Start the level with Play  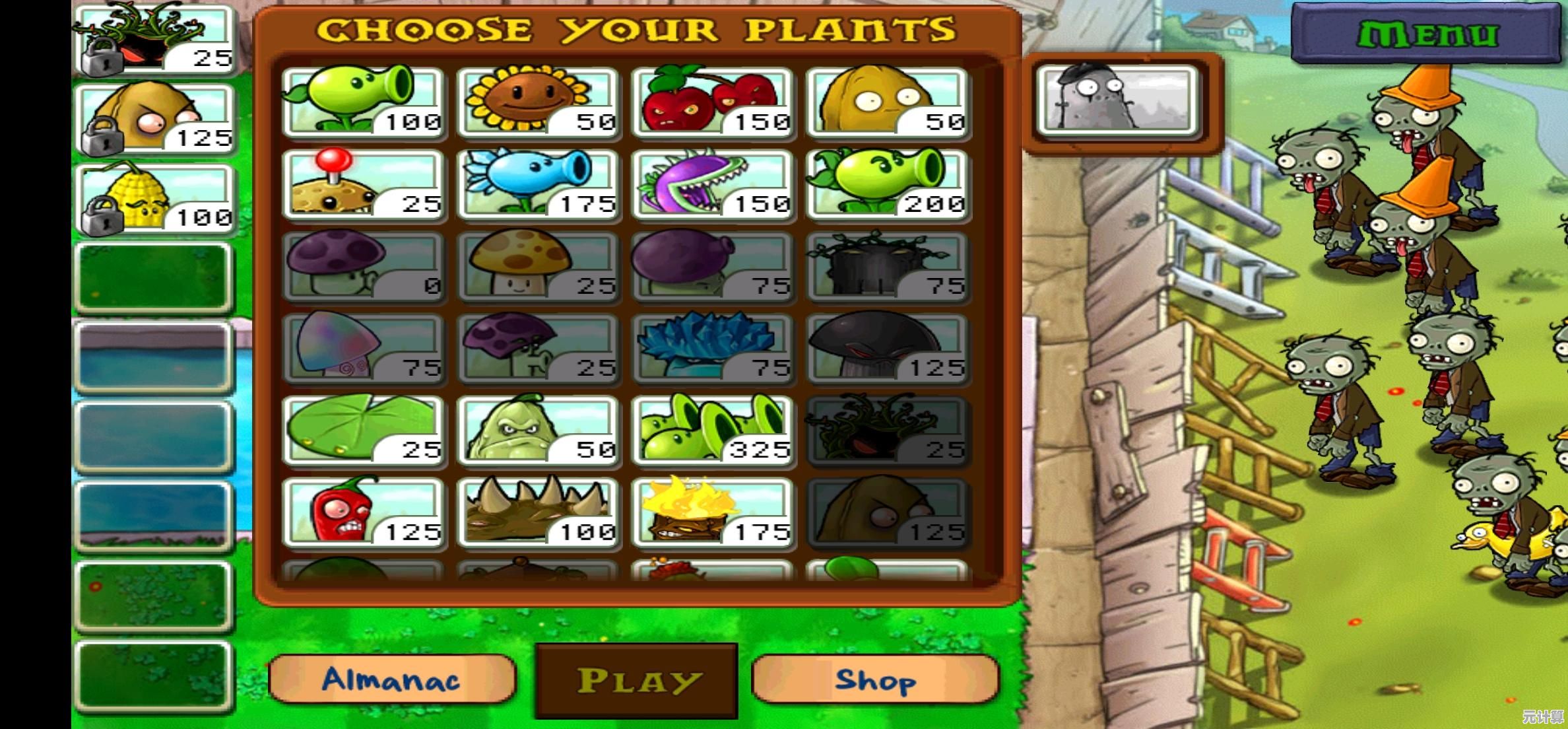pyautogui.click(x=636, y=681)
